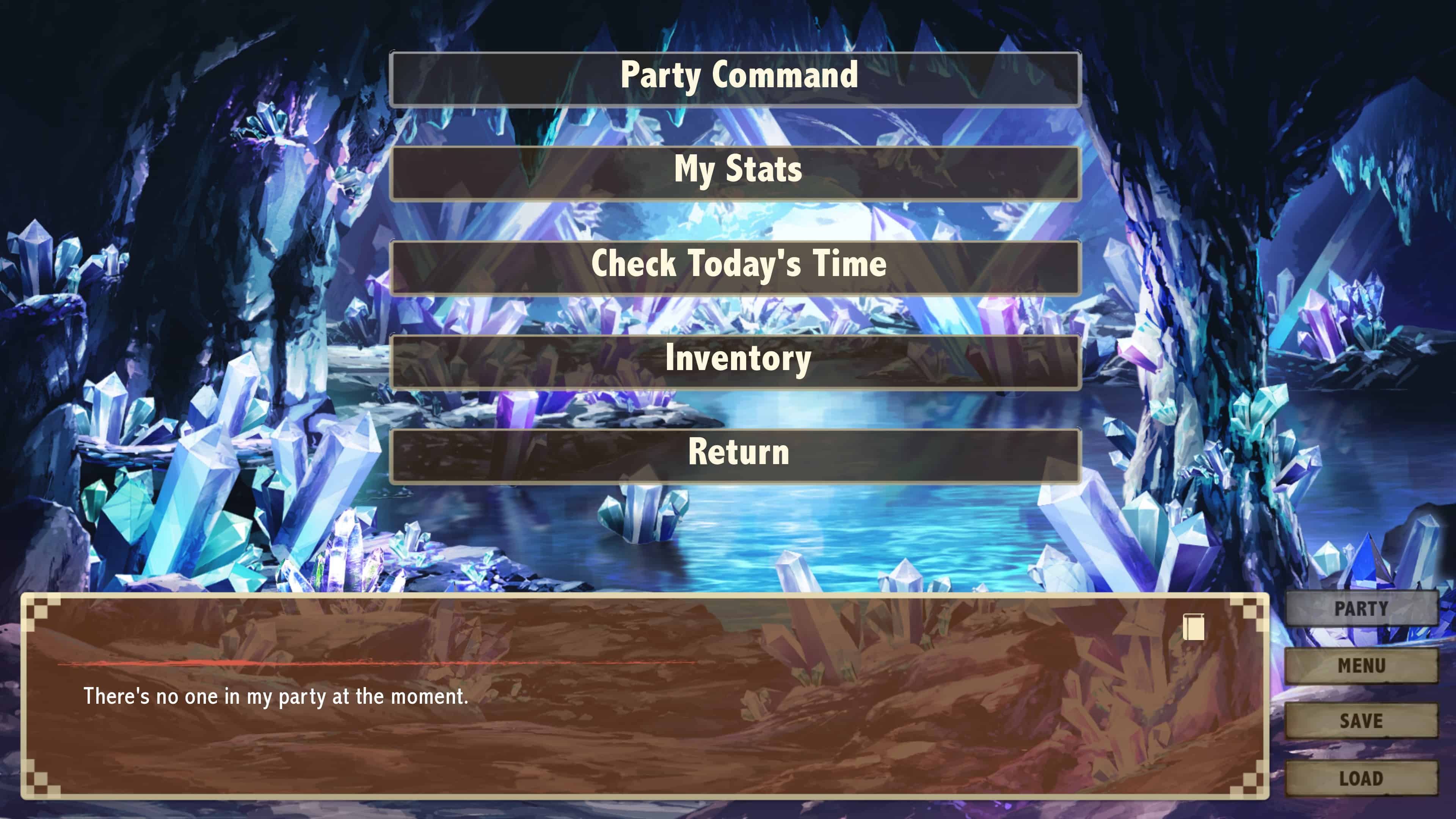Screen dimensions: 1456x819
Task: Click Return to go back
Action: point(735,455)
